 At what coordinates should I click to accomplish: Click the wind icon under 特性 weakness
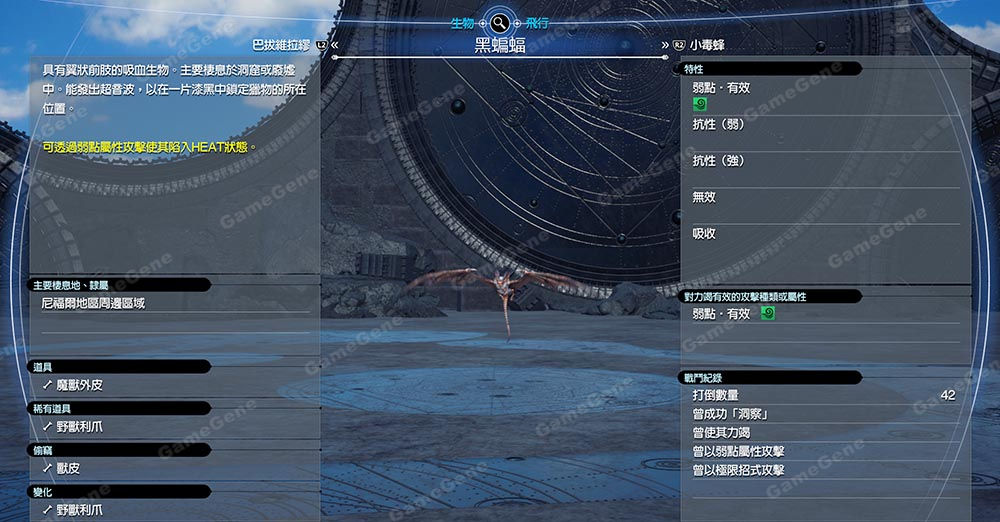coord(699,103)
